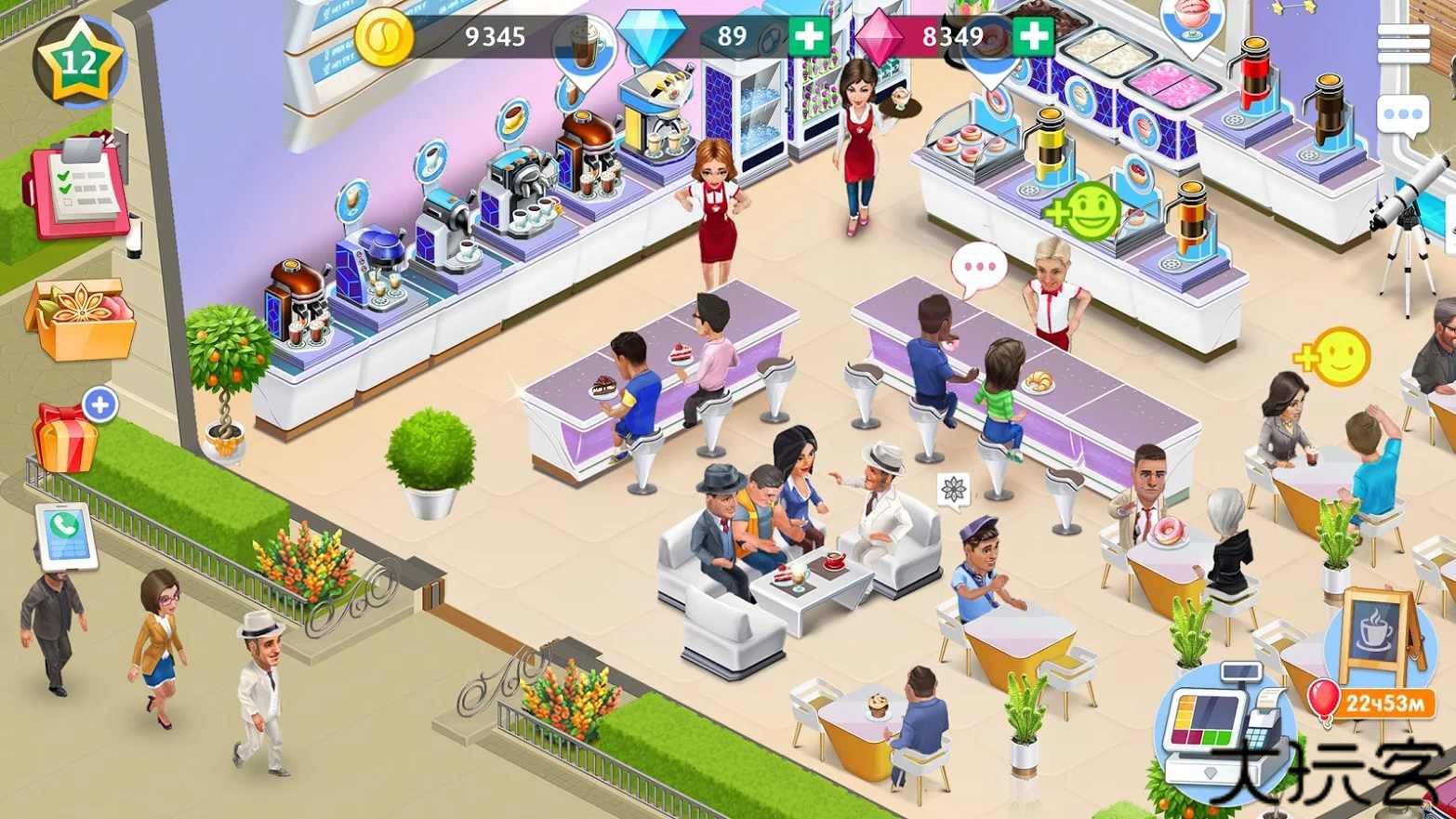1456x819 pixels.
Task: Collect the yellow smiley bonus
Action: coord(1335,356)
